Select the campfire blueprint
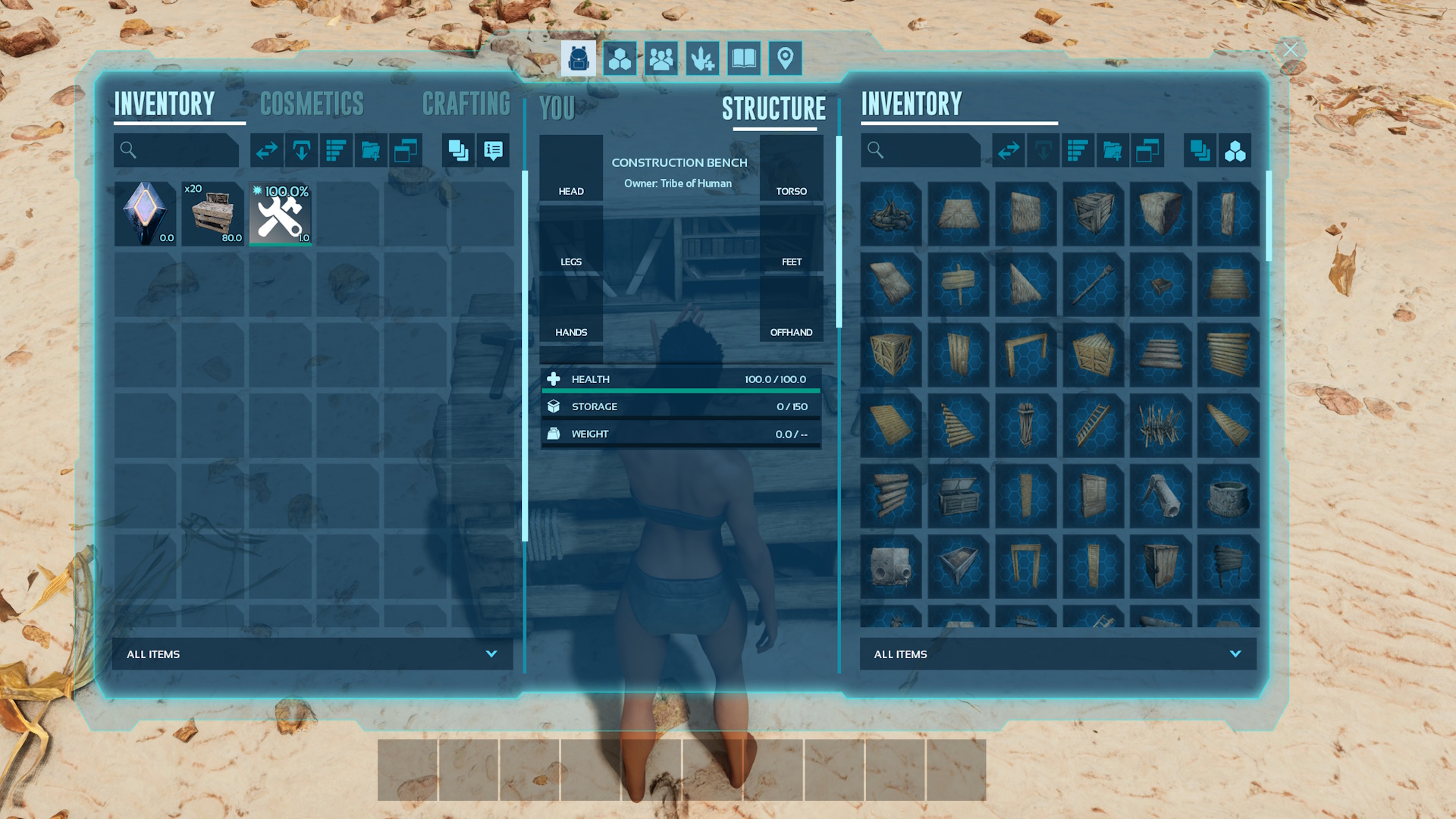The image size is (1456, 819). (x=891, y=214)
